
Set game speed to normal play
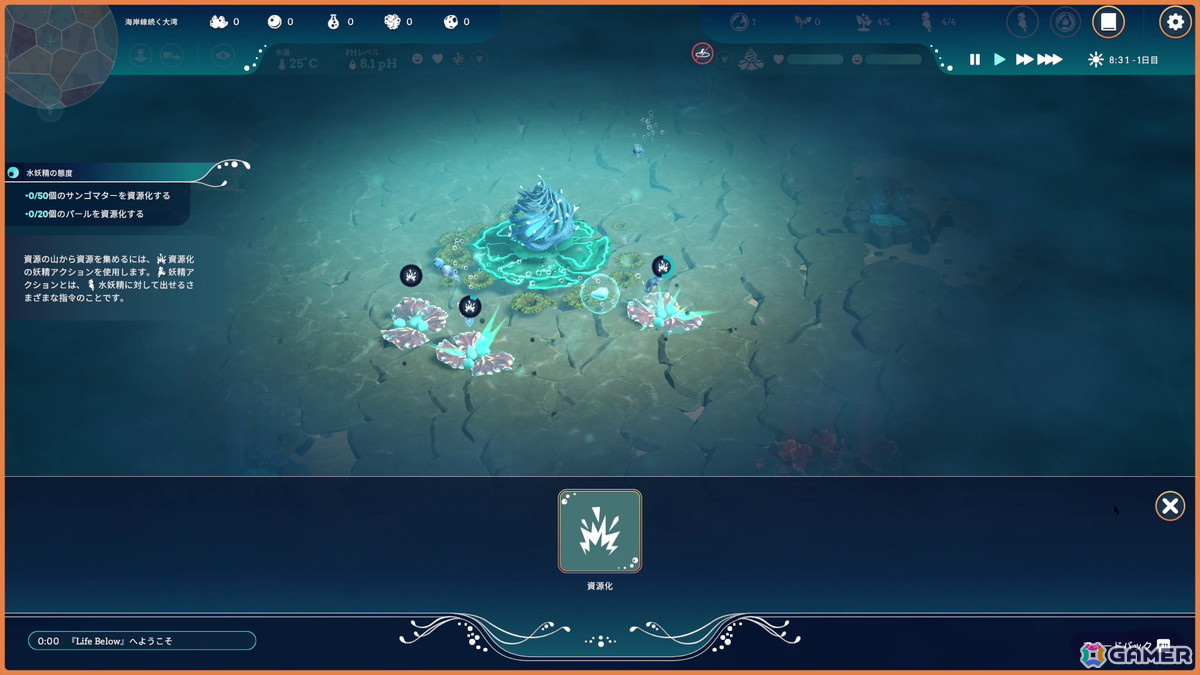[999, 60]
